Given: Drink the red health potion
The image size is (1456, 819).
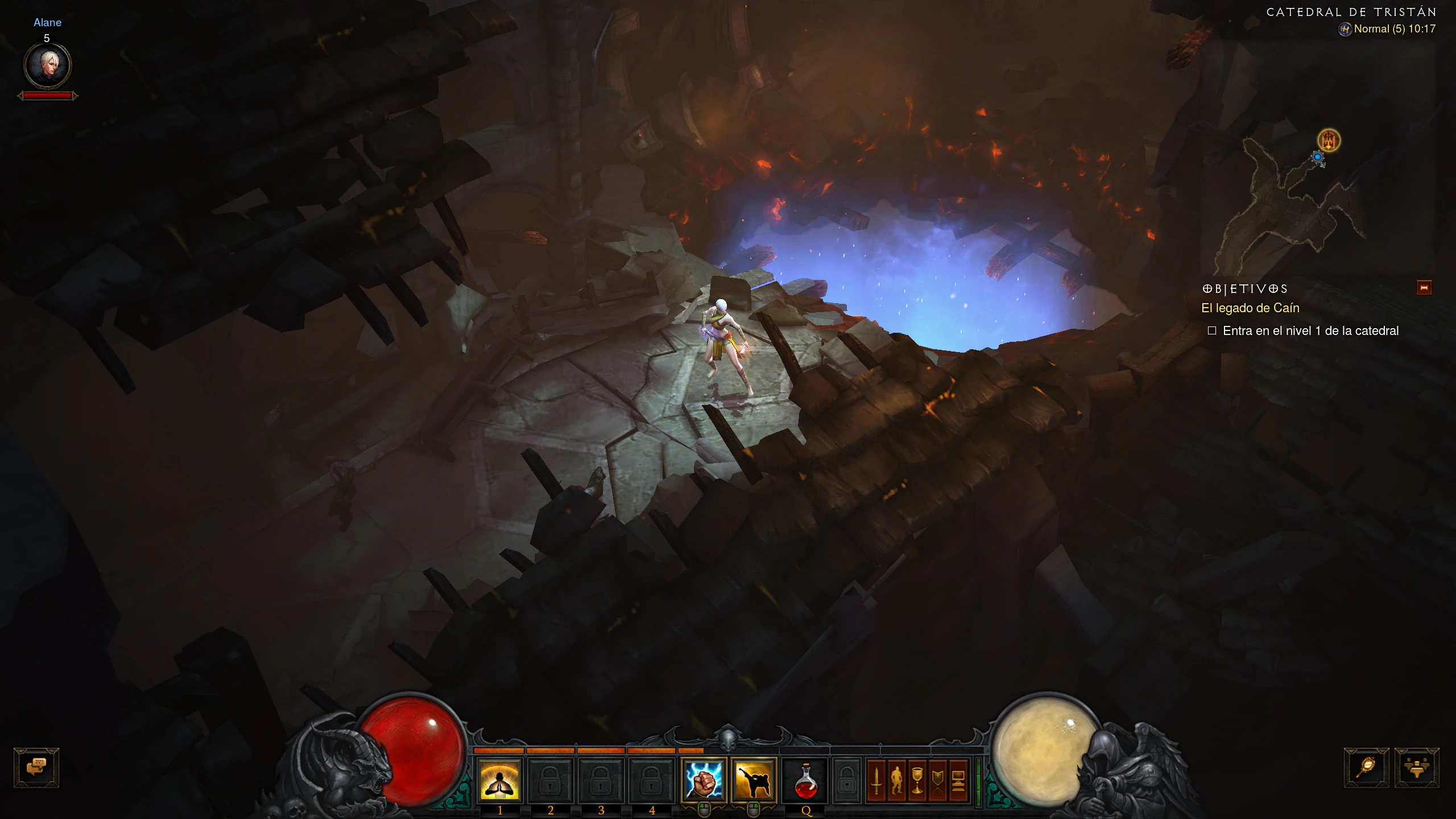Looking at the screenshot, I should tap(805, 780).
